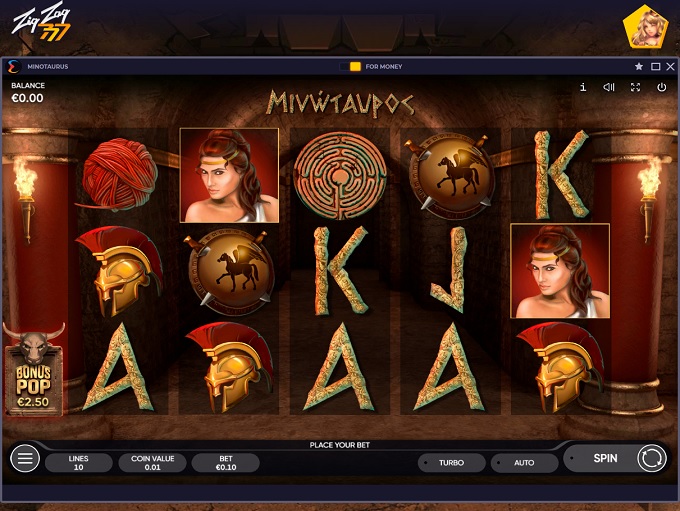Change the number of Lines

79,463
